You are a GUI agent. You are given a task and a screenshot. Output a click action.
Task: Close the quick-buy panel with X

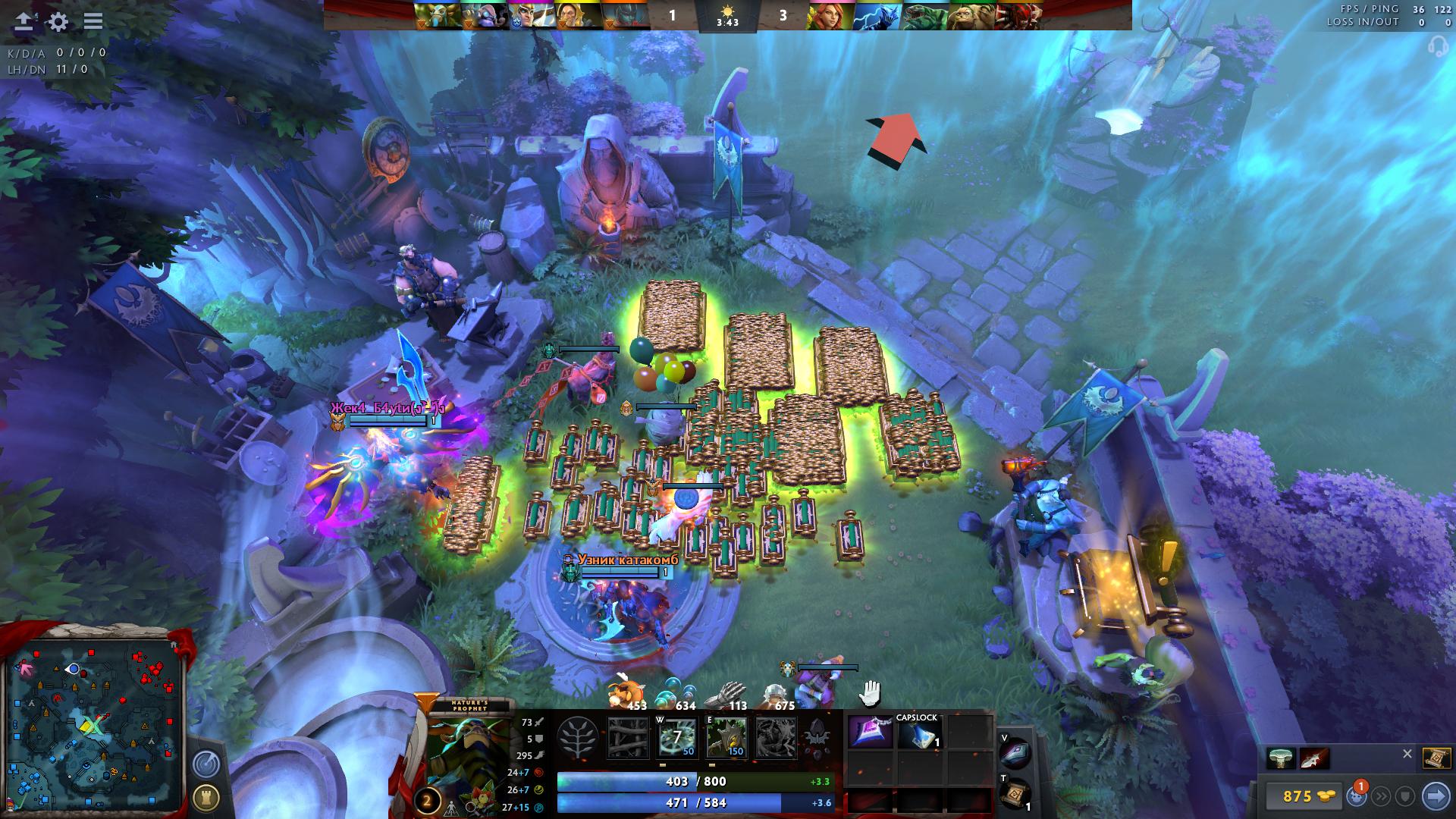(x=1407, y=754)
